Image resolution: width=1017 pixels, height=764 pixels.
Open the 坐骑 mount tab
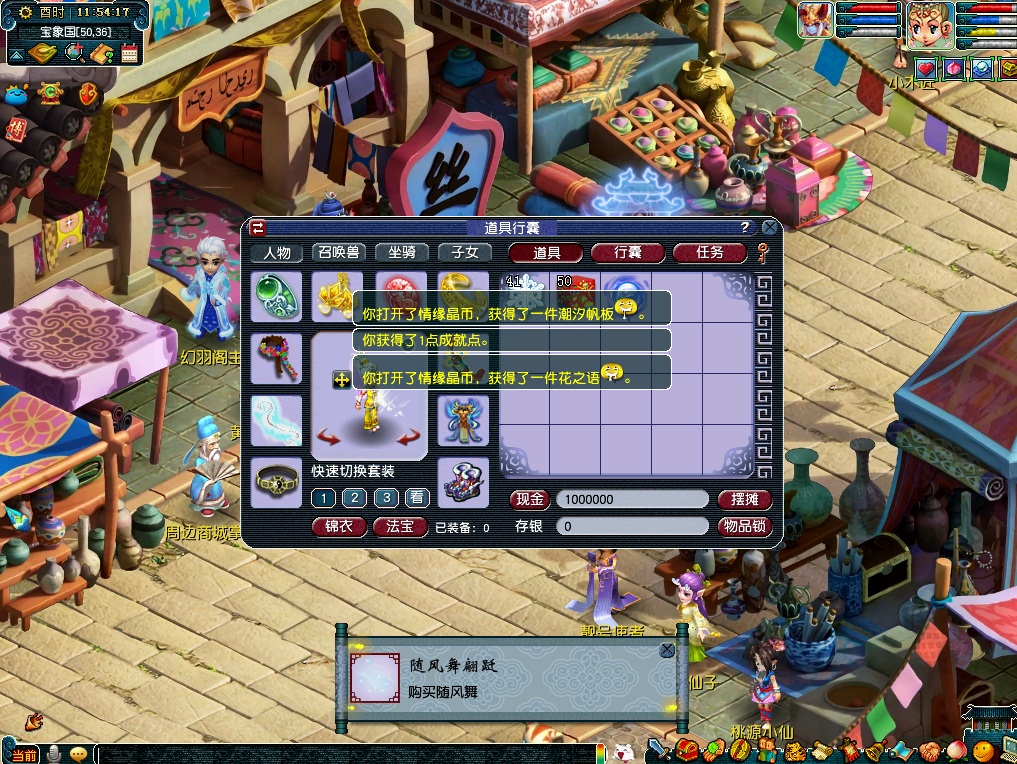(x=401, y=253)
